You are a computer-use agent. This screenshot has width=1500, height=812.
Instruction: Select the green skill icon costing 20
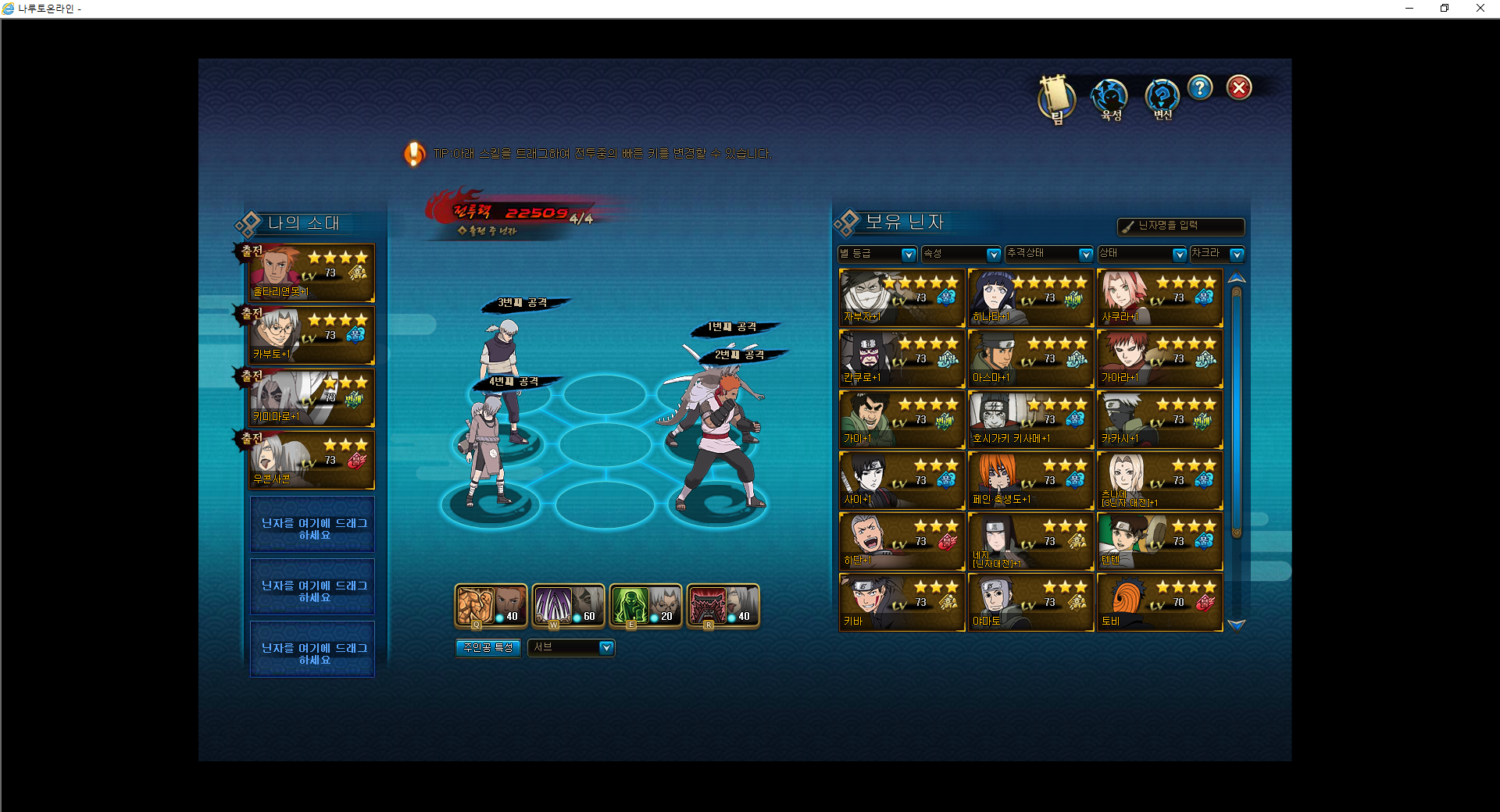pos(645,606)
